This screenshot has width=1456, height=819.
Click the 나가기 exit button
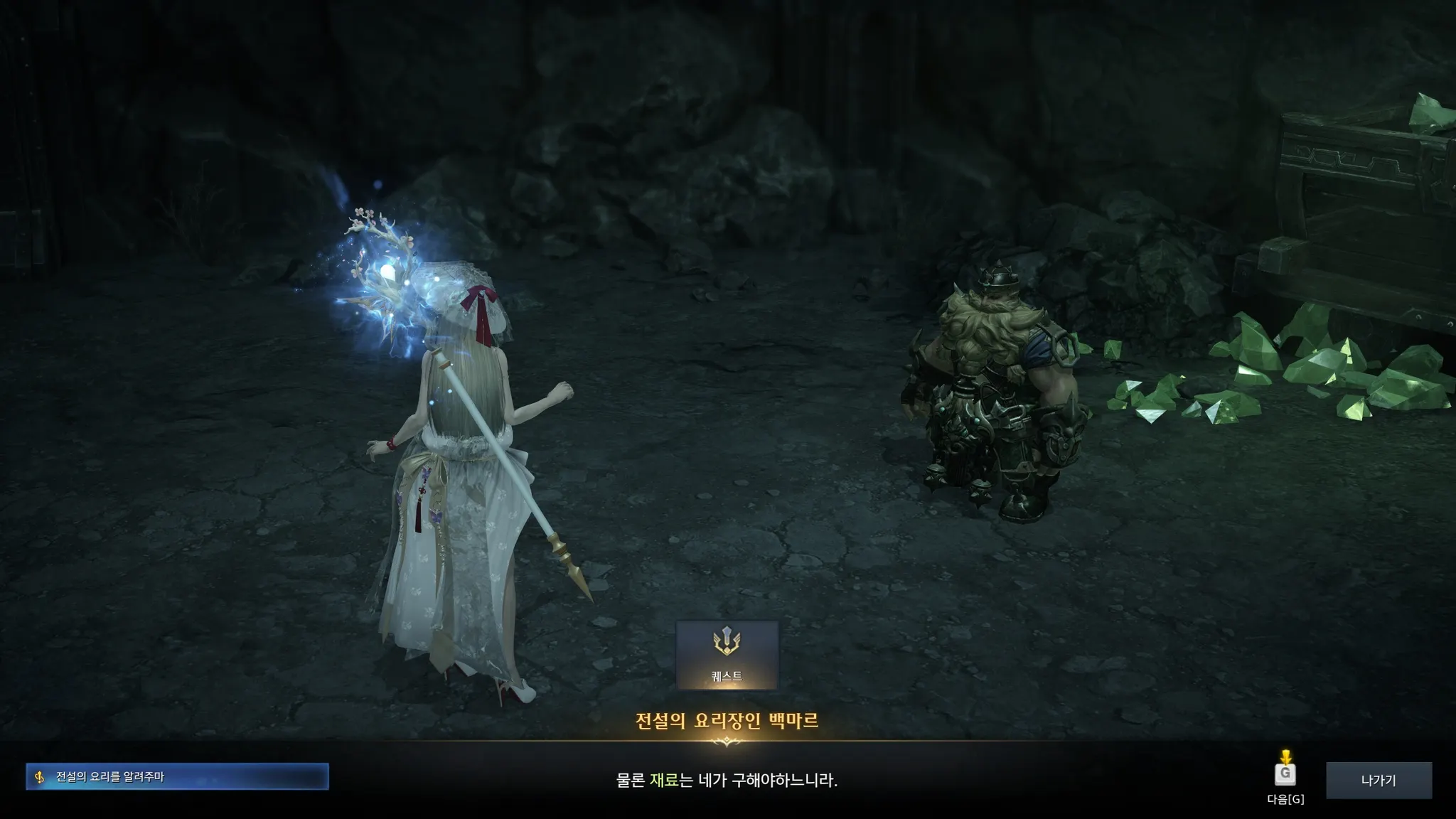click(x=1379, y=780)
